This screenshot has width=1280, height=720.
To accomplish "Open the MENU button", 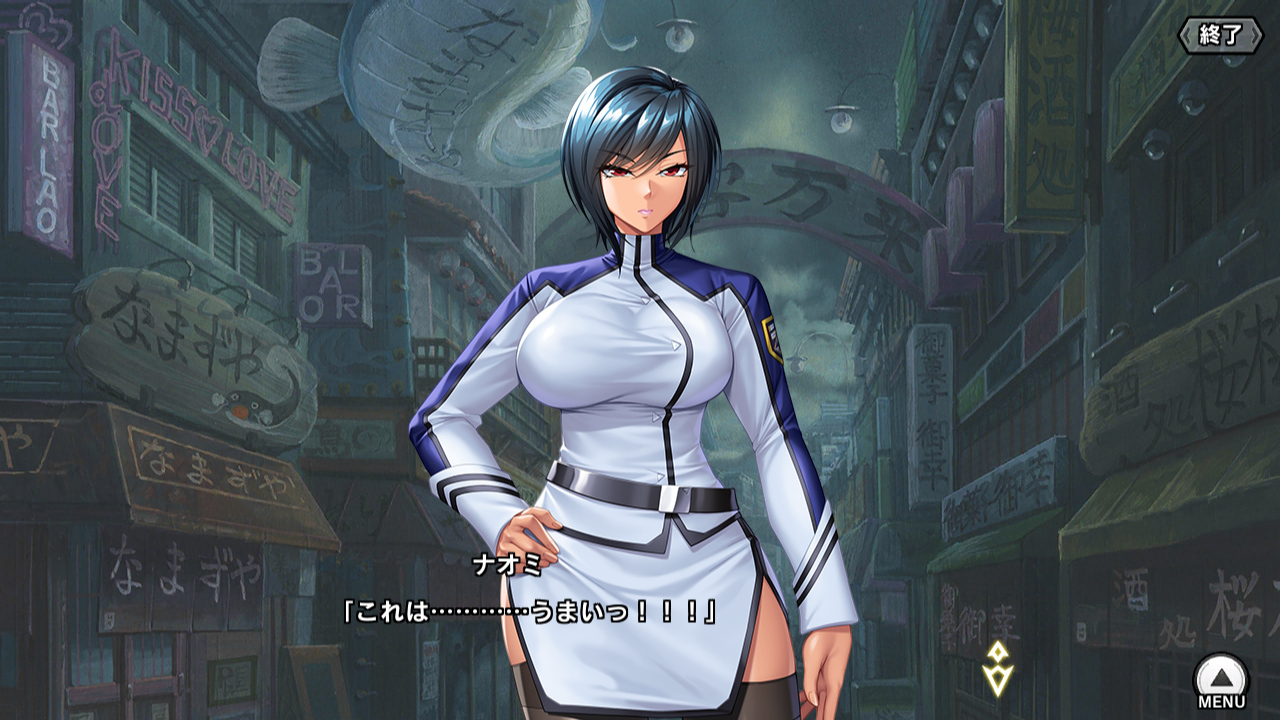I will coord(1221,682).
